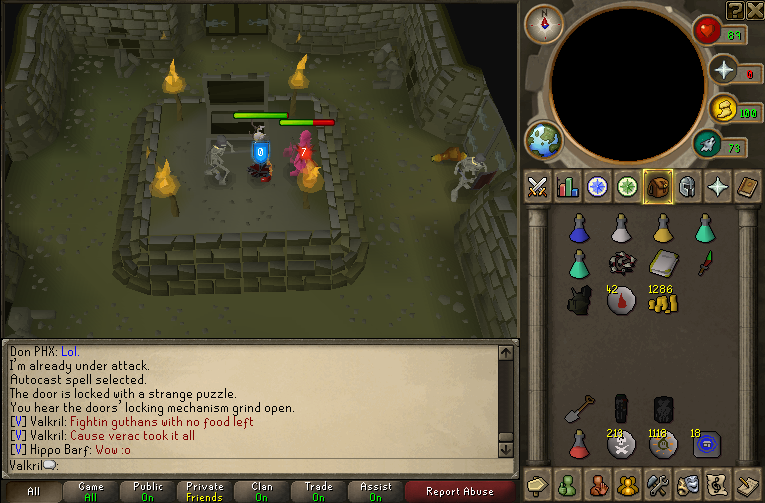Open the question mark help button

pyautogui.click(x=736, y=9)
